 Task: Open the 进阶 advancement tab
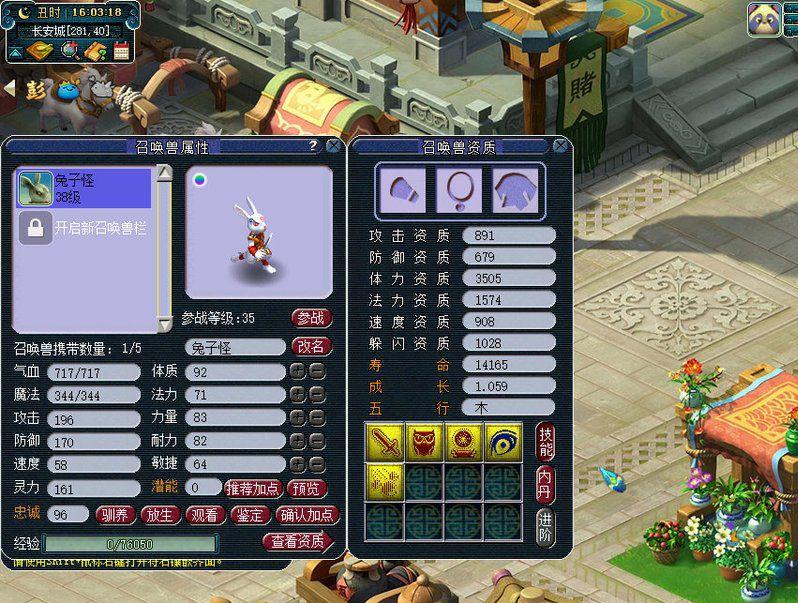tap(545, 526)
